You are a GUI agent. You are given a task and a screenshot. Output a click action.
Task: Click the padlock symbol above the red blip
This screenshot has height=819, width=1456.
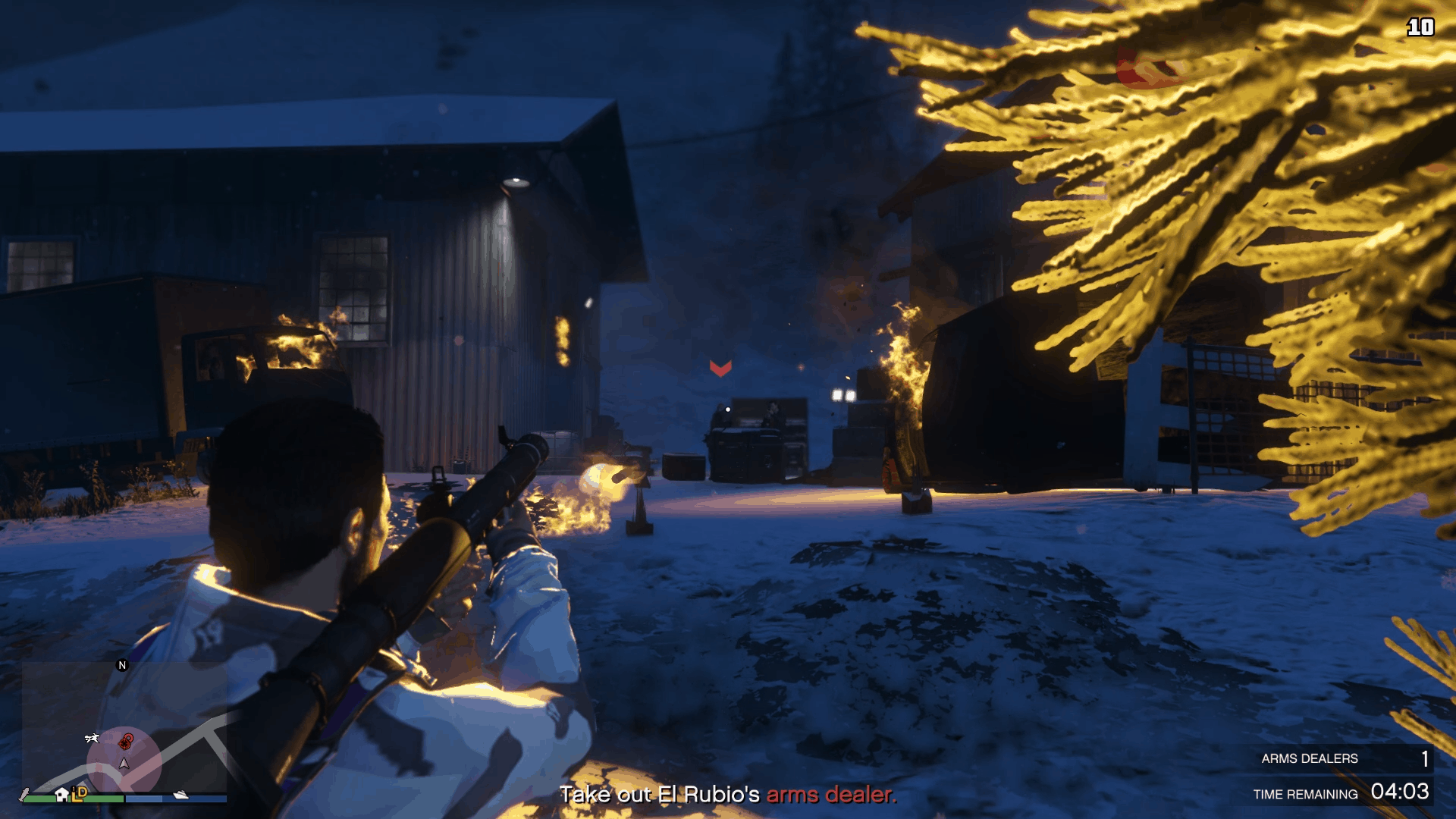tap(128, 736)
